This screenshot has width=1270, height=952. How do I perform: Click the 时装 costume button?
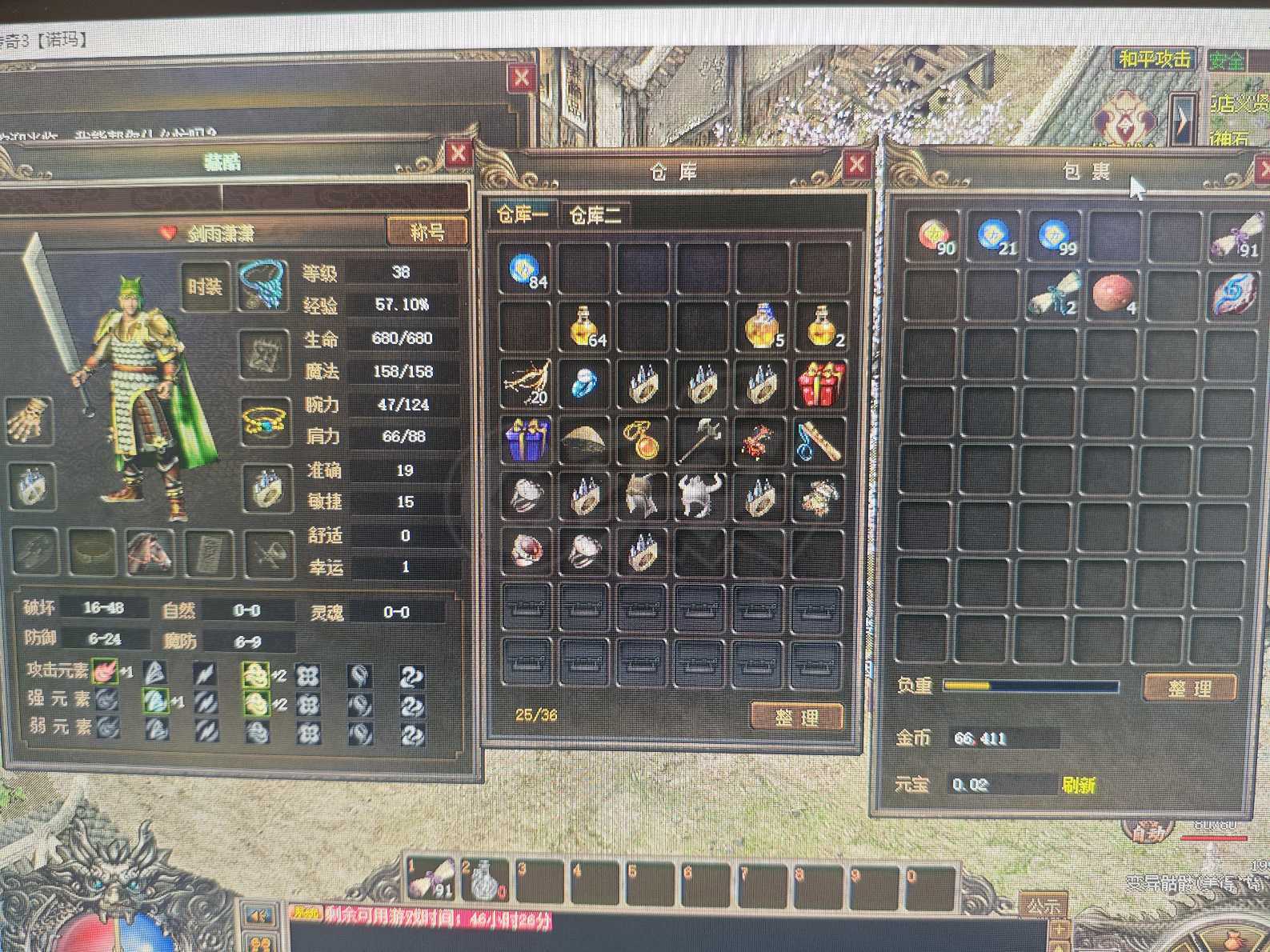click(204, 286)
